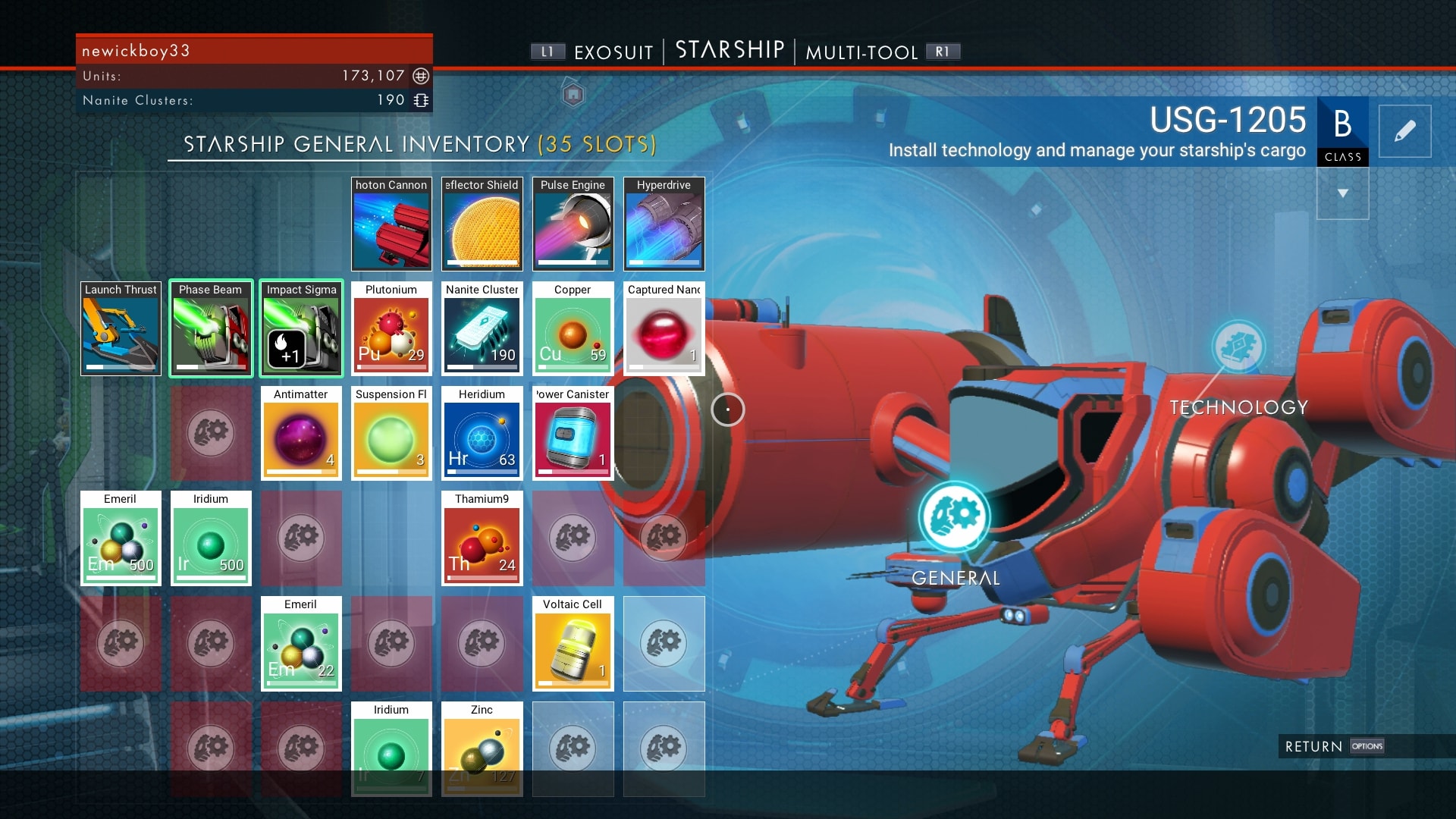
Task: Open the Technology inventory node
Action: pyautogui.click(x=1238, y=347)
